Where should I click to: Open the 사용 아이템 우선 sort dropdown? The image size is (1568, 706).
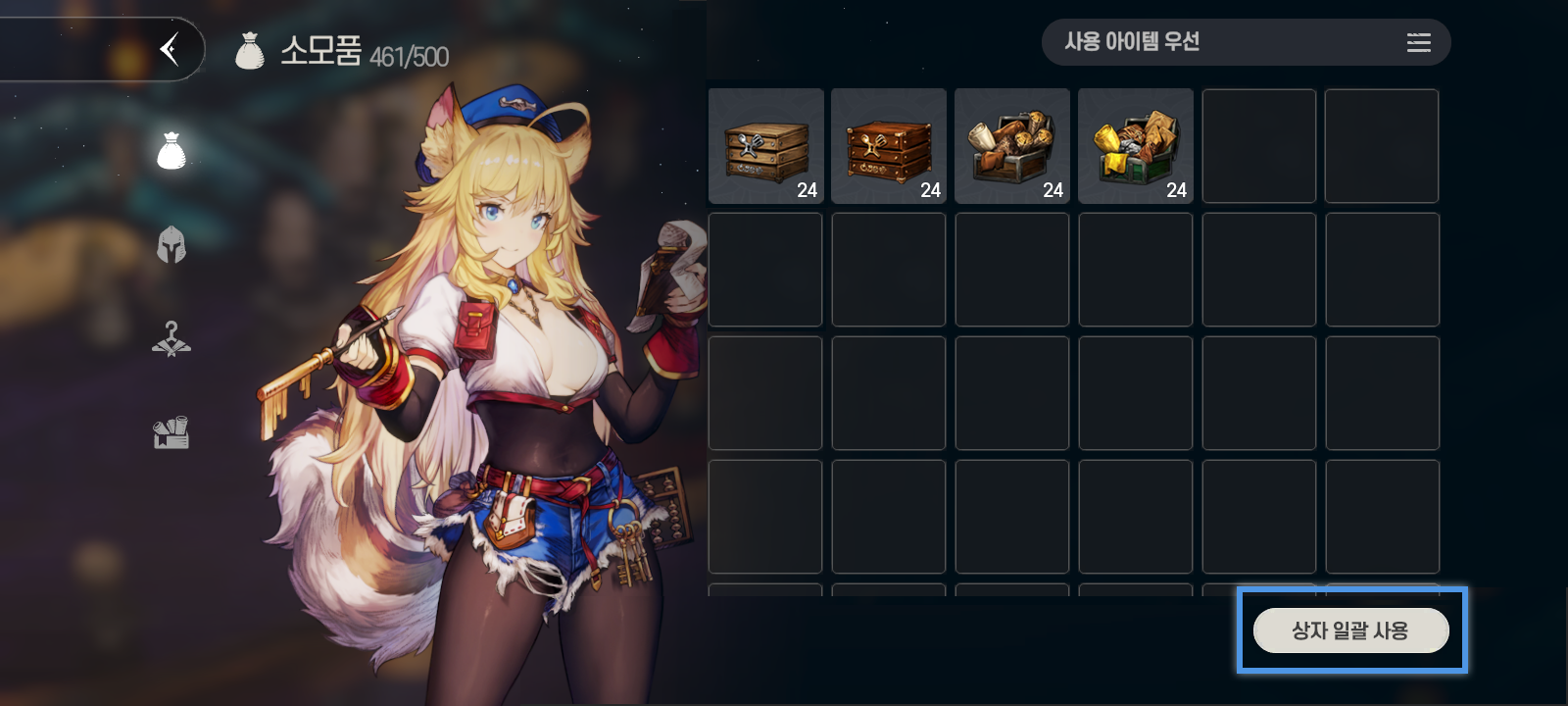point(1245,42)
